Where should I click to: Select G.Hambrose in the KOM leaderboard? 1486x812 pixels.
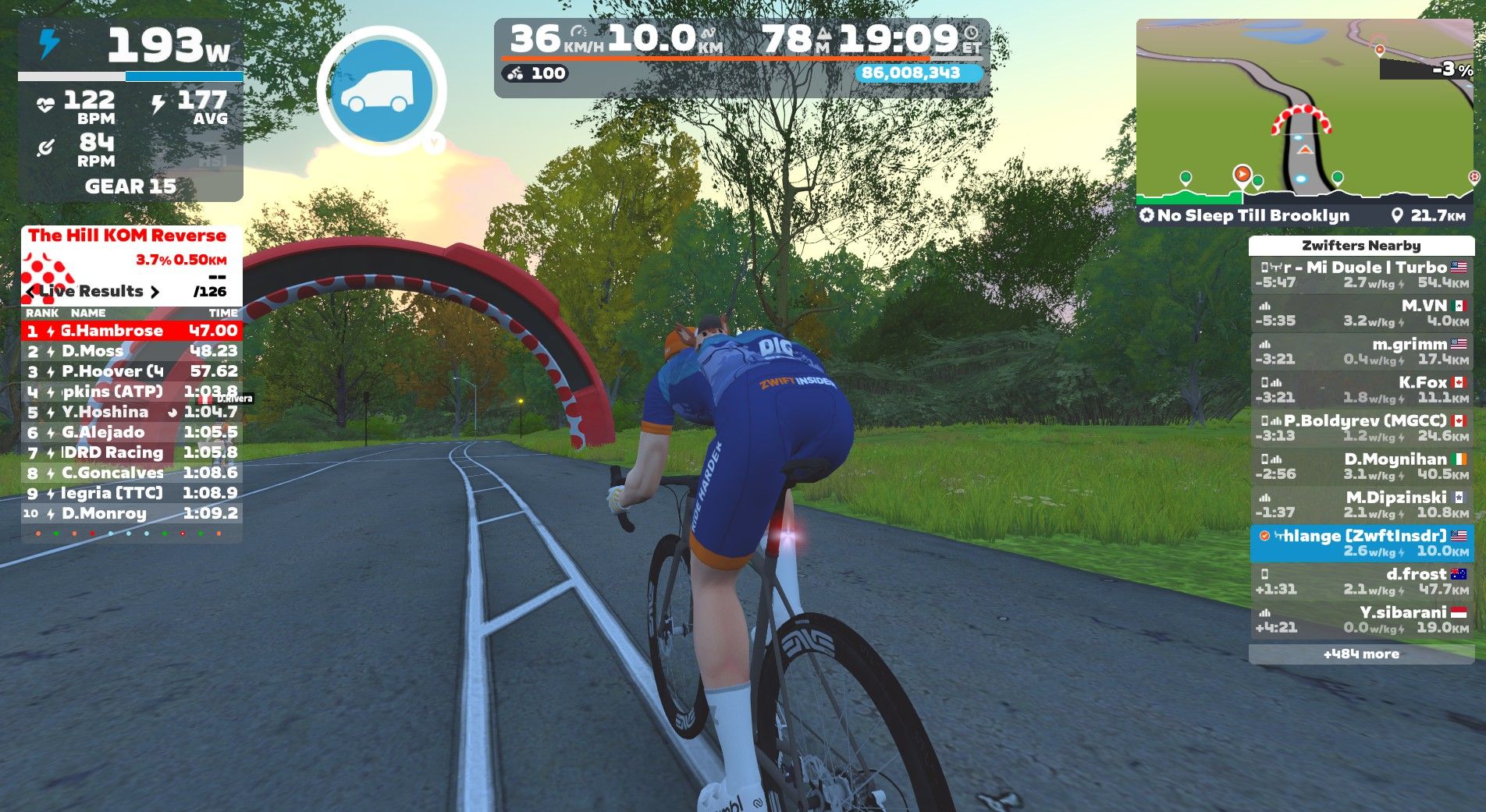point(131,331)
